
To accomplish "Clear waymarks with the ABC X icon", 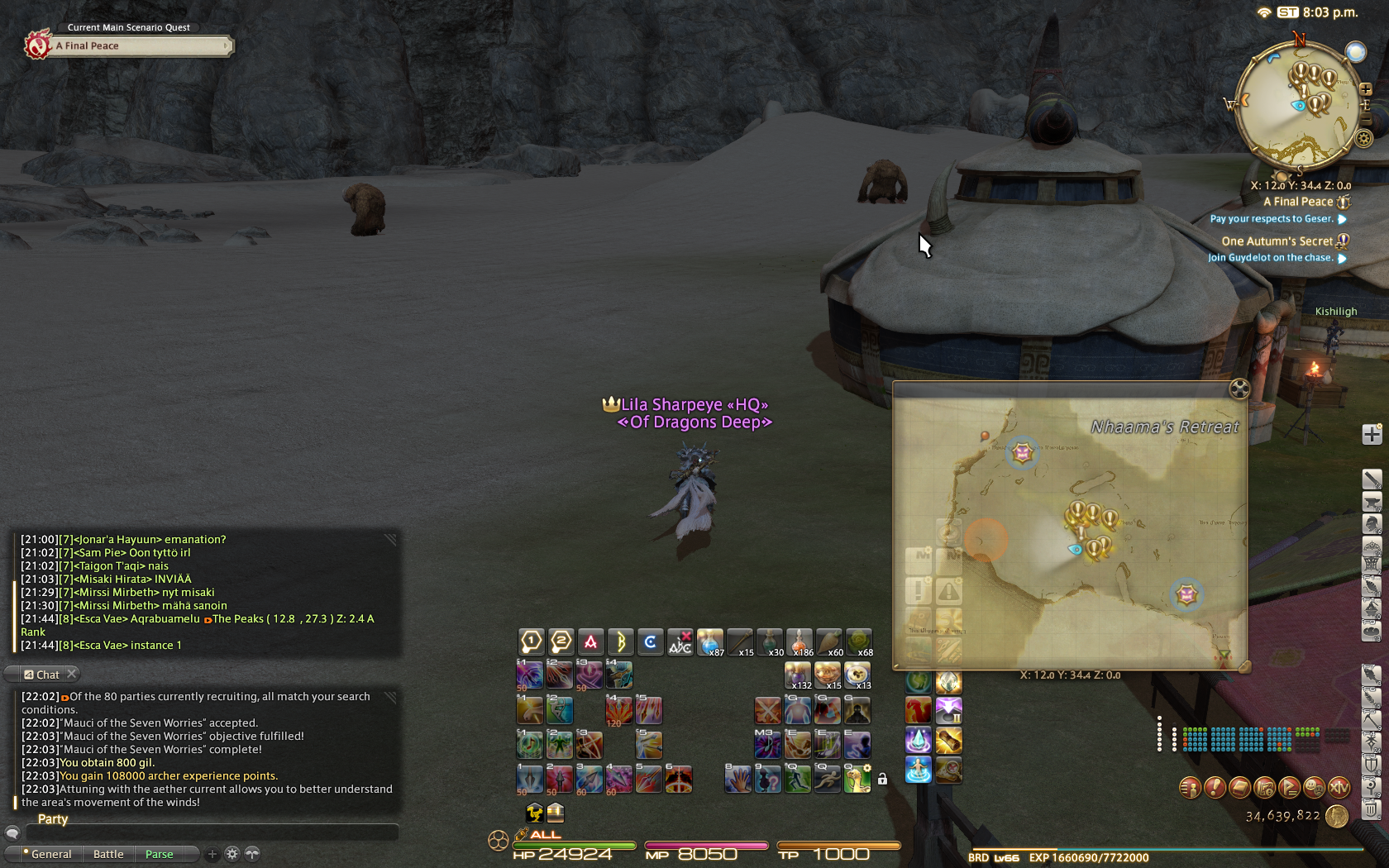I will click(680, 641).
